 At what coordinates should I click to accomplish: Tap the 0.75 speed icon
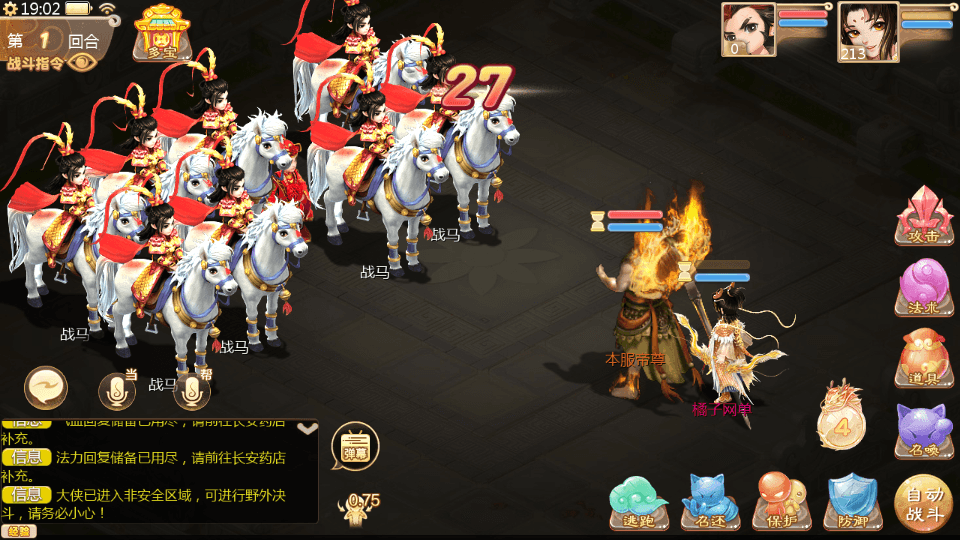pos(358,508)
